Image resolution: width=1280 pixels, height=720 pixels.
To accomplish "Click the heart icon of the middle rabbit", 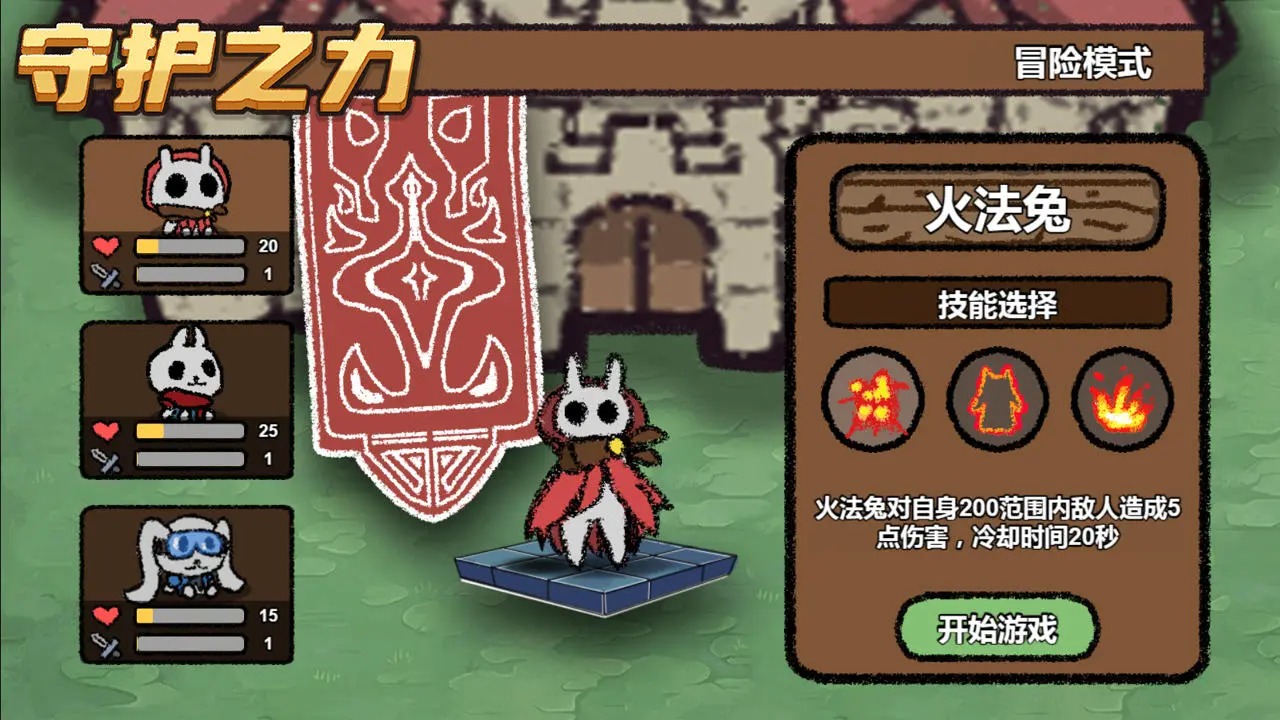I will [106, 429].
